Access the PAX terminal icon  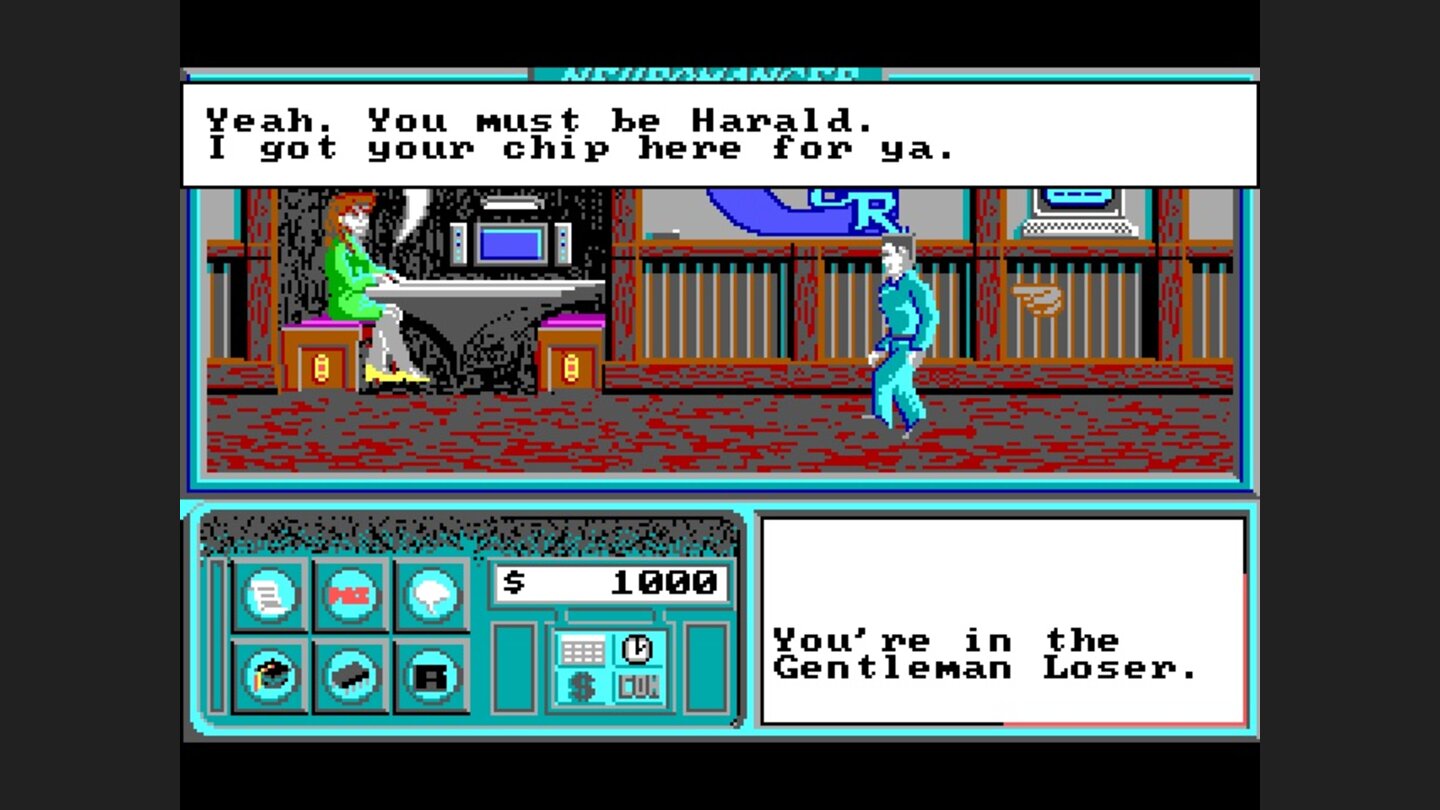(x=347, y=597)
